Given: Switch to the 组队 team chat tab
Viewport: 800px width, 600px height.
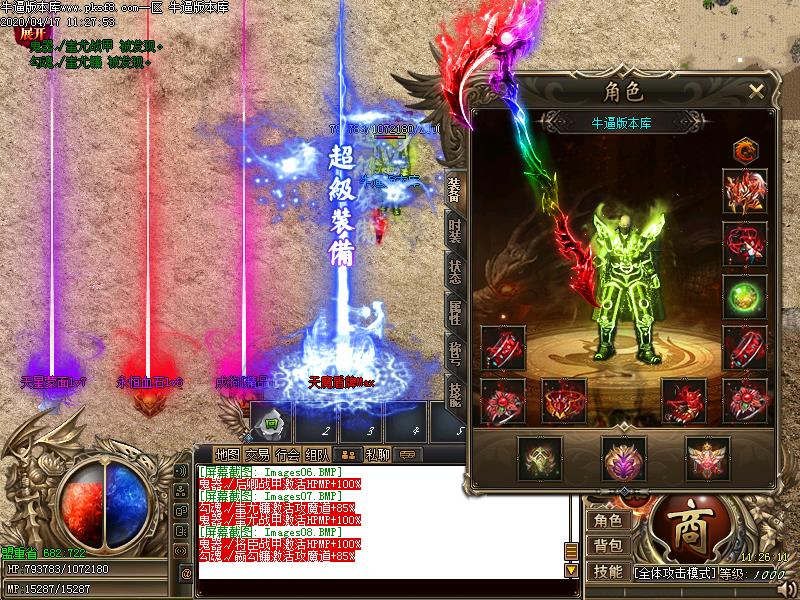Looking at the screenshot, I should 319,453.
